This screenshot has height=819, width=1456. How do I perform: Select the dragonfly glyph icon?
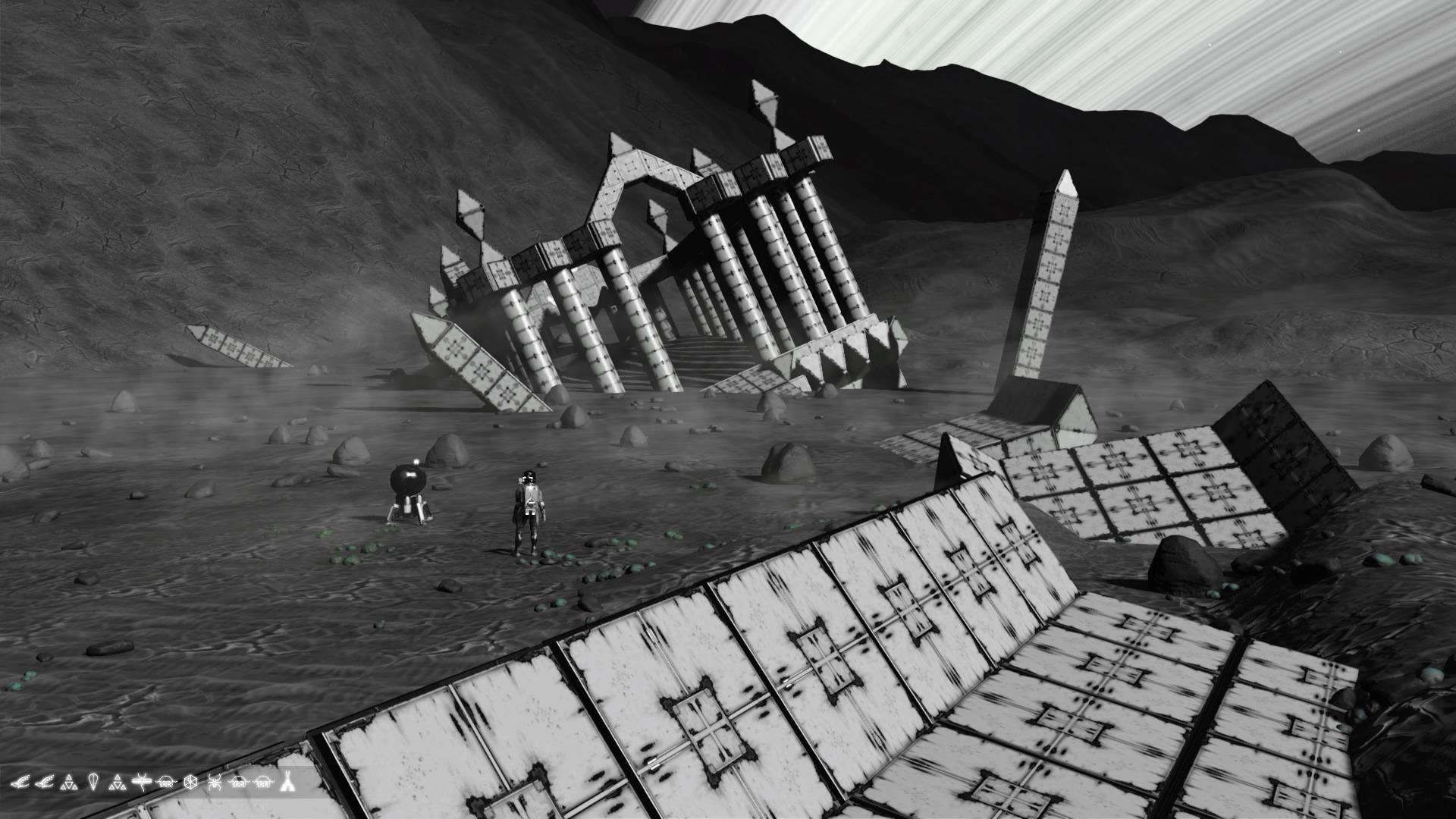142,782
